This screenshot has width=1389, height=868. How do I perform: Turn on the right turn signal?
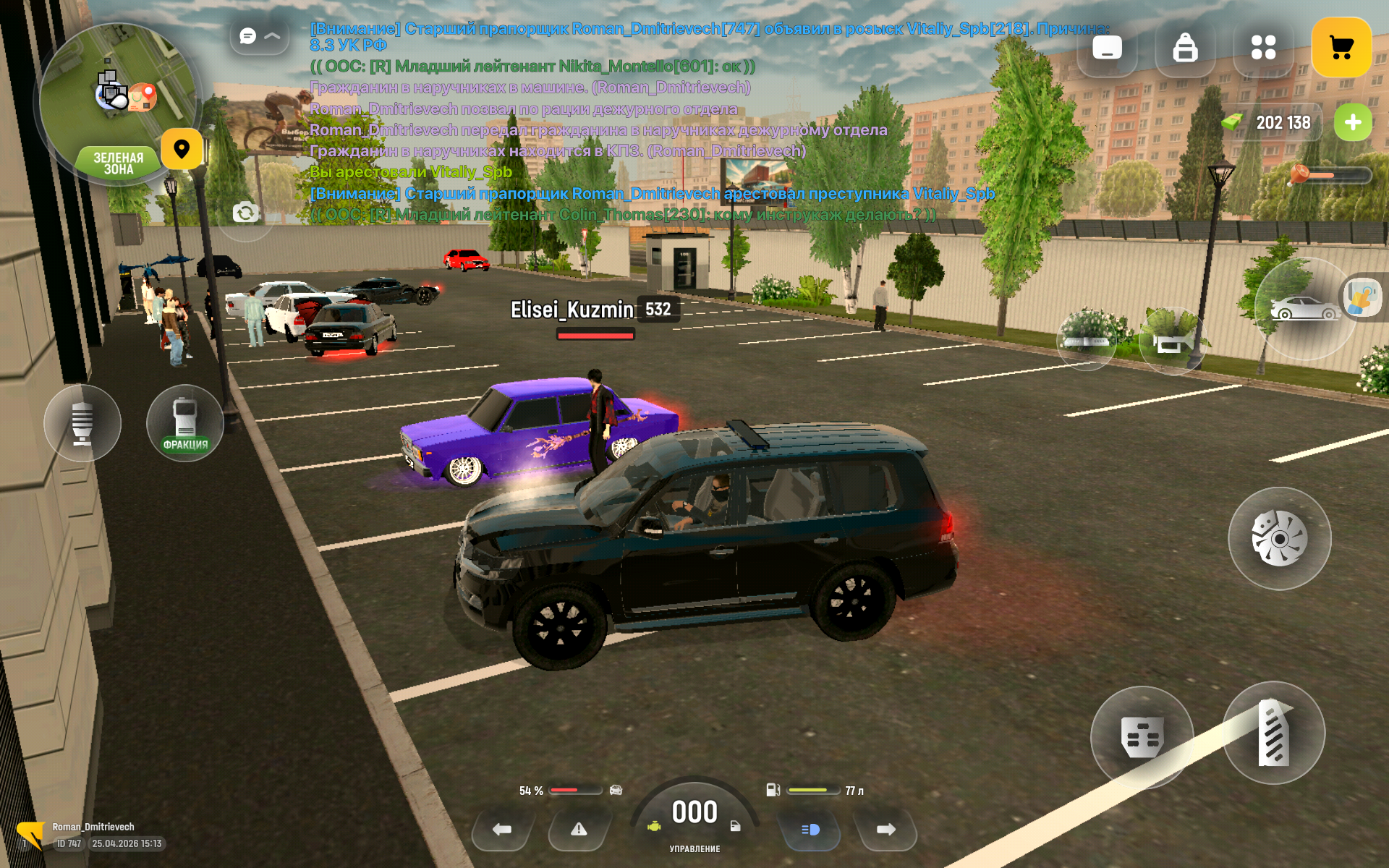[885, 830]
